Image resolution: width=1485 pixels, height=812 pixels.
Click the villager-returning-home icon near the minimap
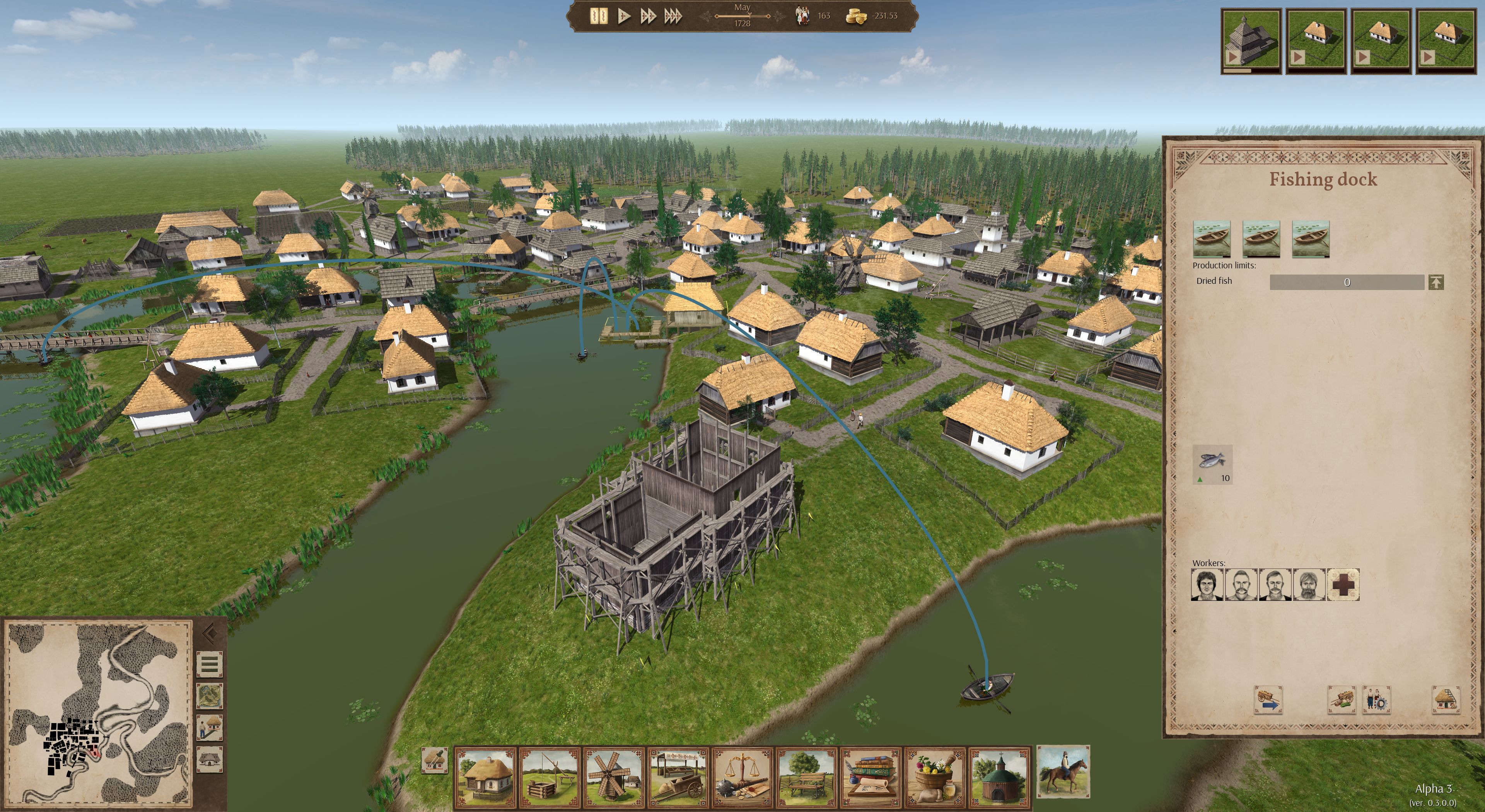210,727
